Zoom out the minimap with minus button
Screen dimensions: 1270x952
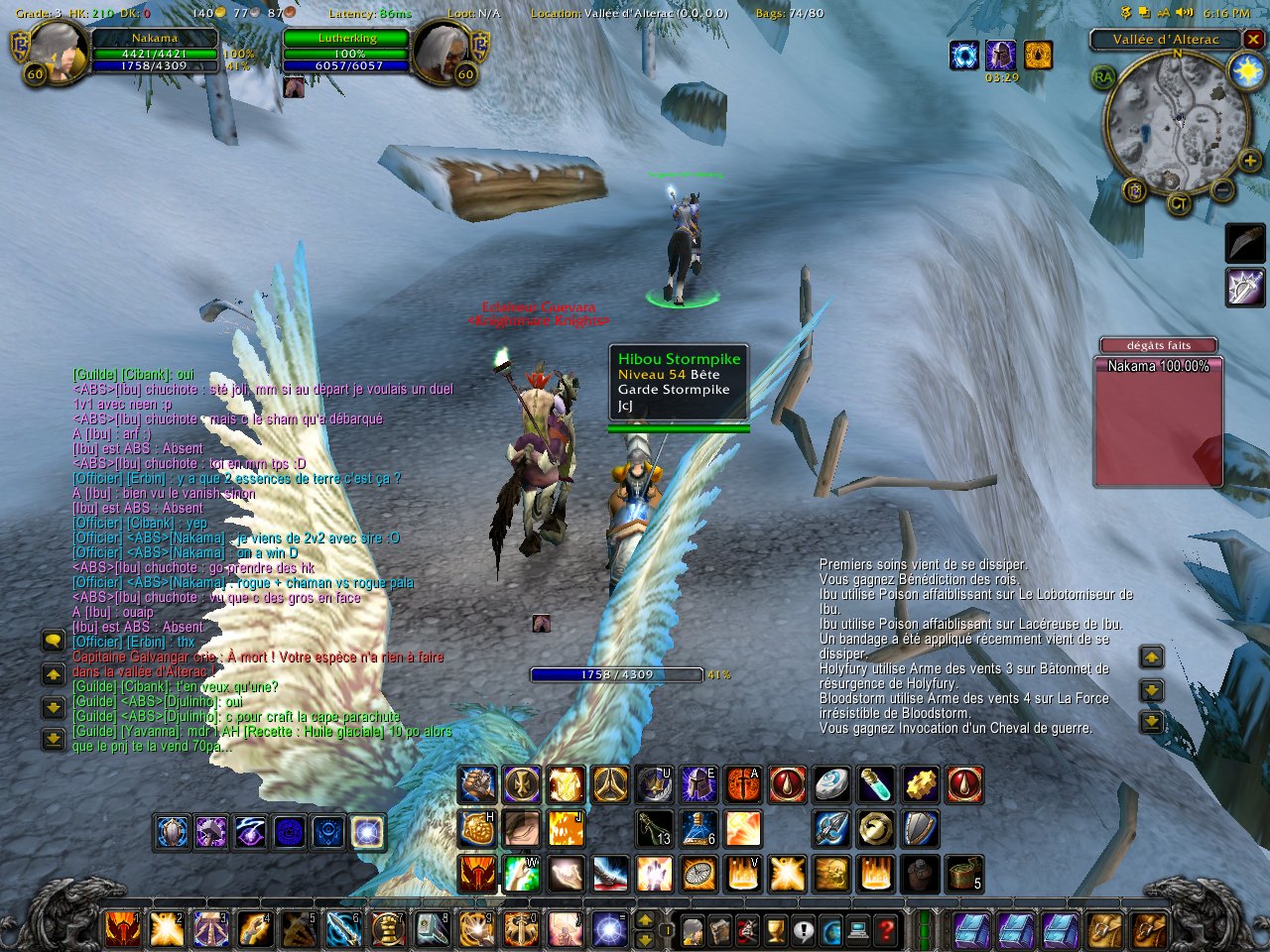tap(1222, 188)
